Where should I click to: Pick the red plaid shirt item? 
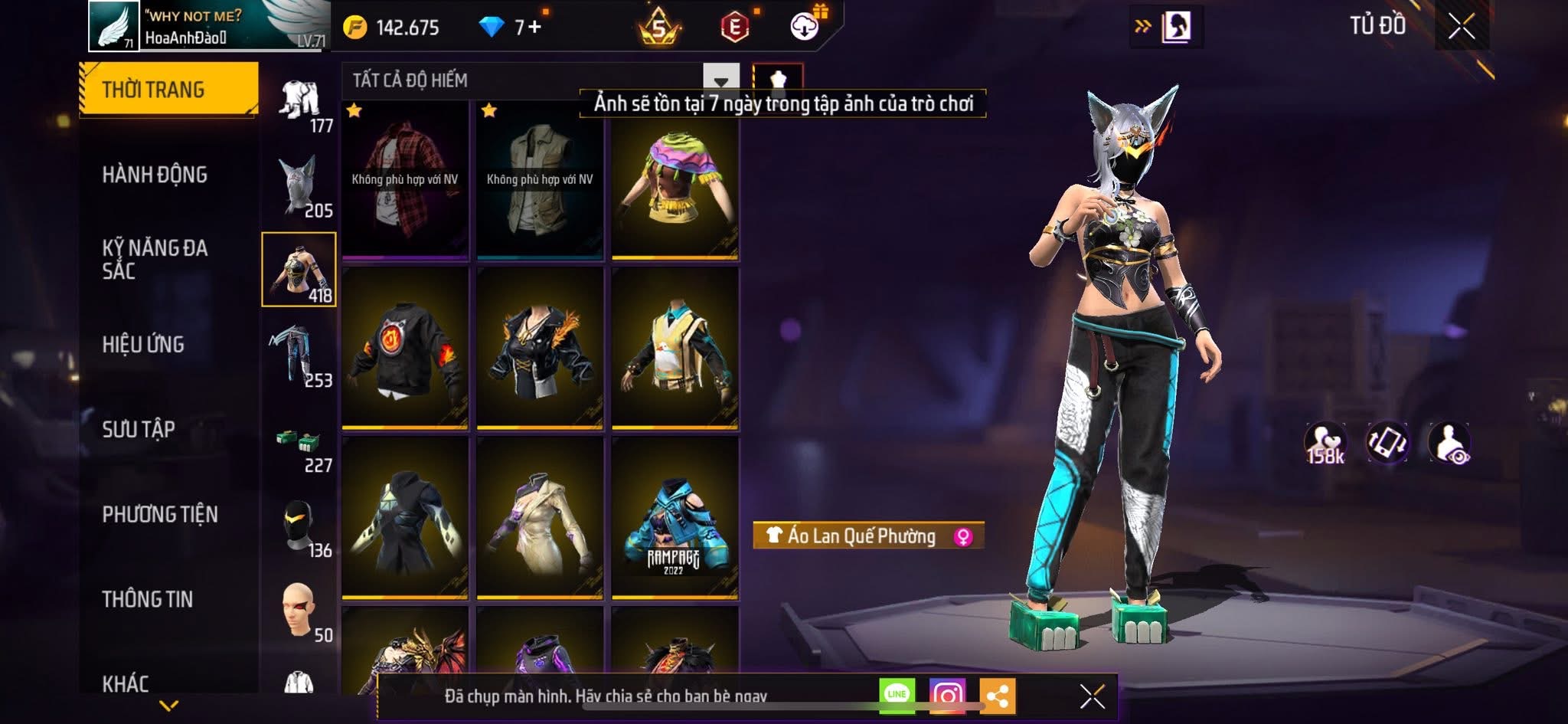404,180
